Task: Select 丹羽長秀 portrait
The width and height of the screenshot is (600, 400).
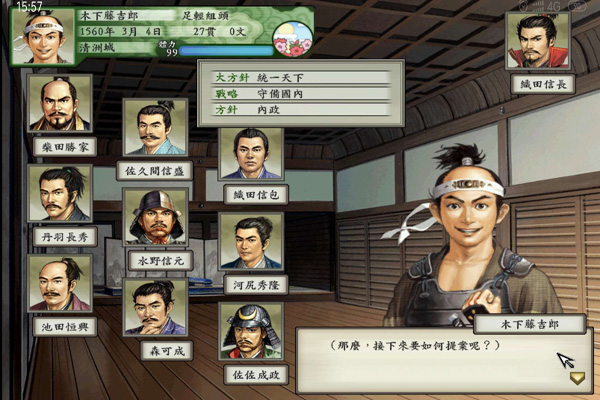Action: pos(61,193)
